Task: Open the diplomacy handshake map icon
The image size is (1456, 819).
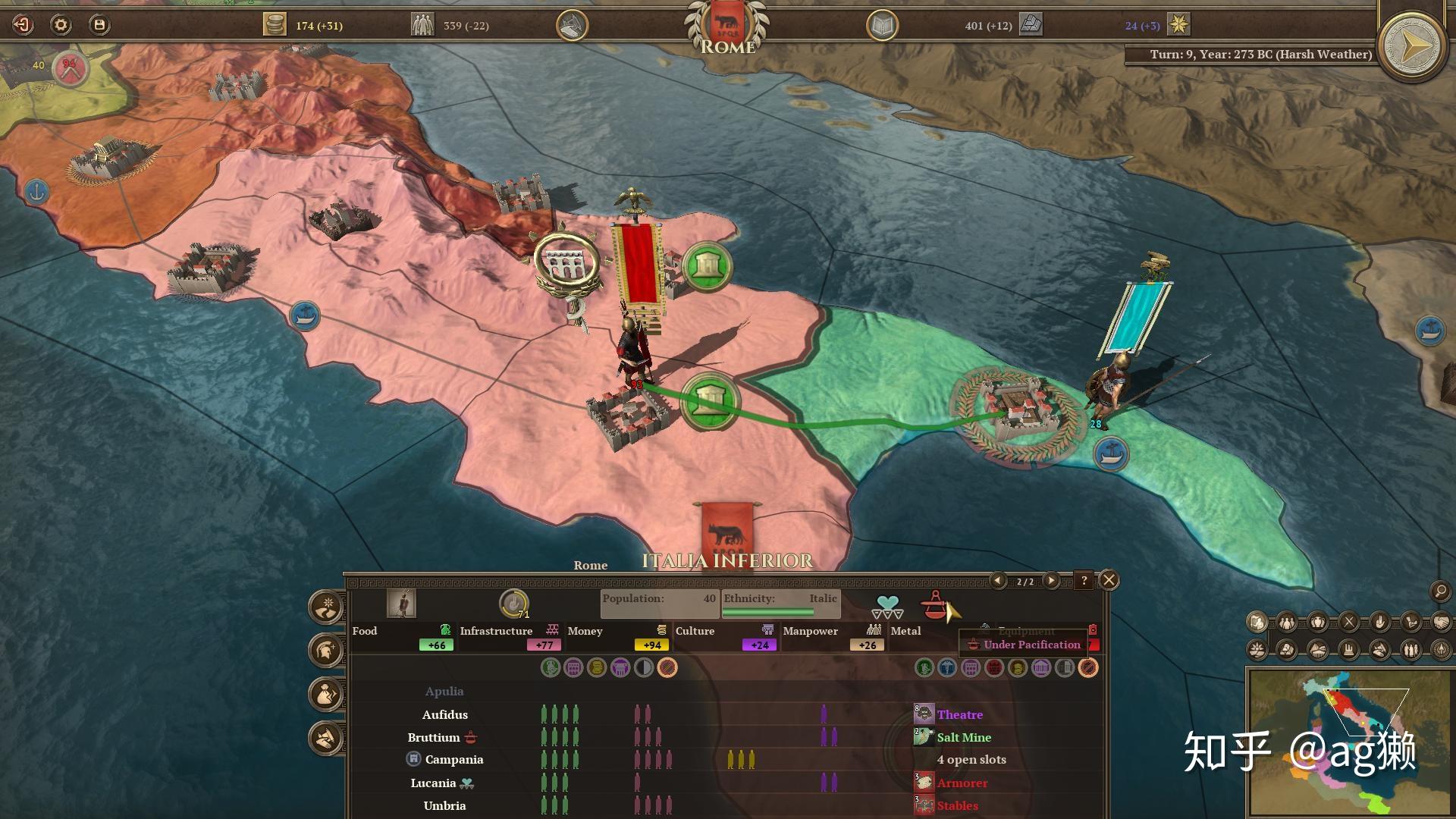Action: click(1441, 623)
